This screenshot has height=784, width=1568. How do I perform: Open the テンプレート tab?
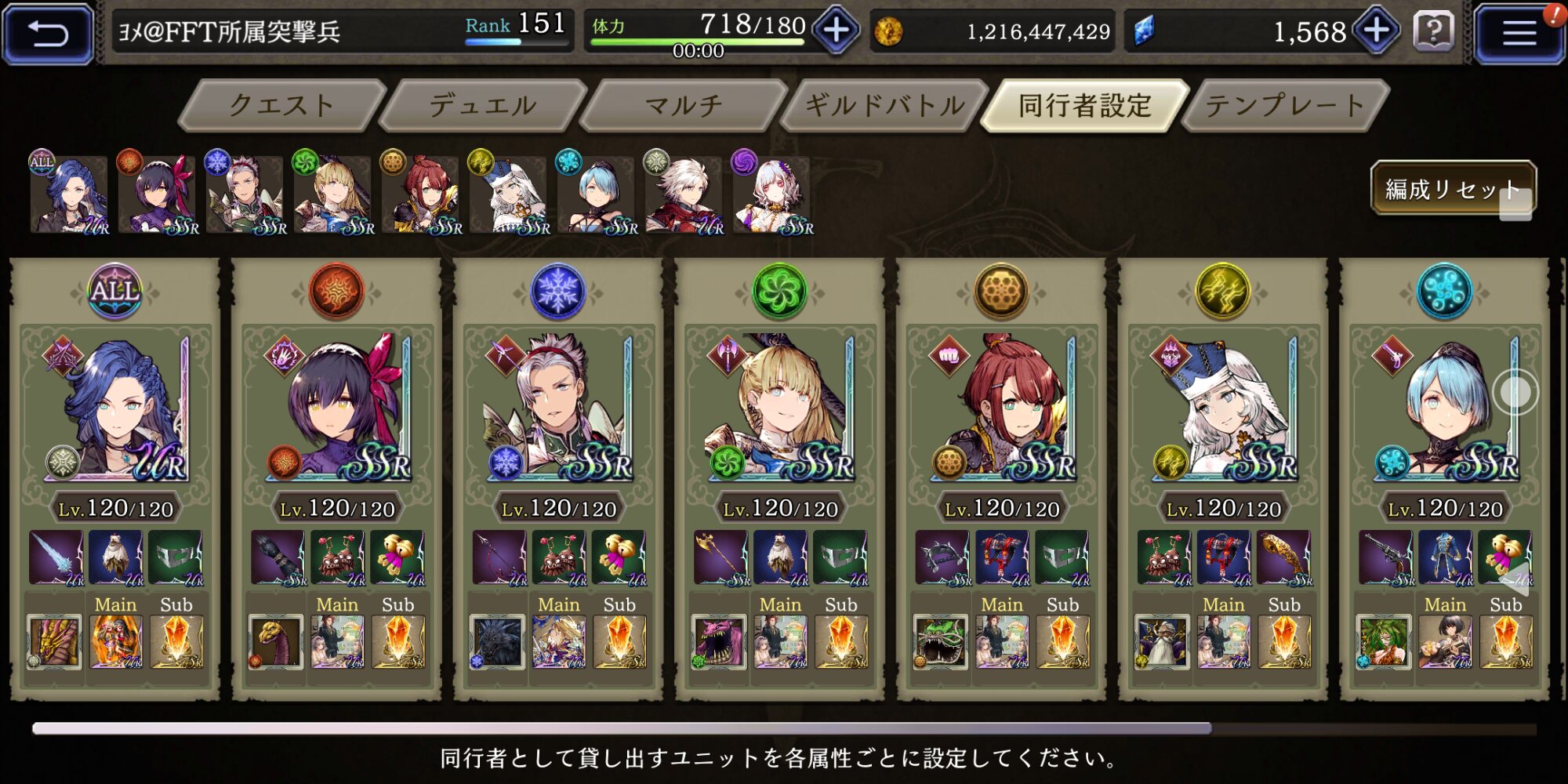pyautogui.click(x=1285, y=105)
